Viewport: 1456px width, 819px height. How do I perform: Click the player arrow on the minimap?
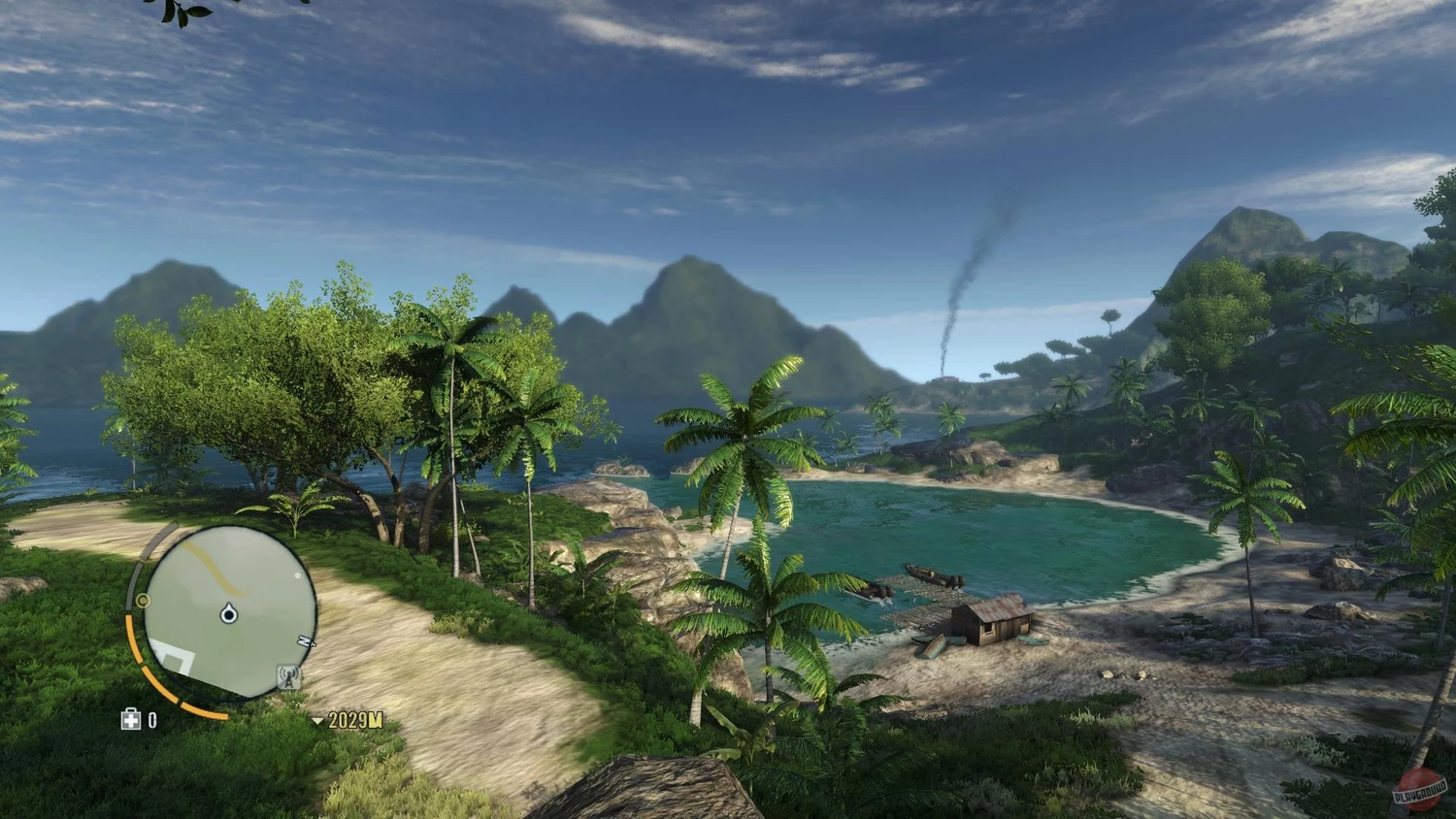click(229, 613)
